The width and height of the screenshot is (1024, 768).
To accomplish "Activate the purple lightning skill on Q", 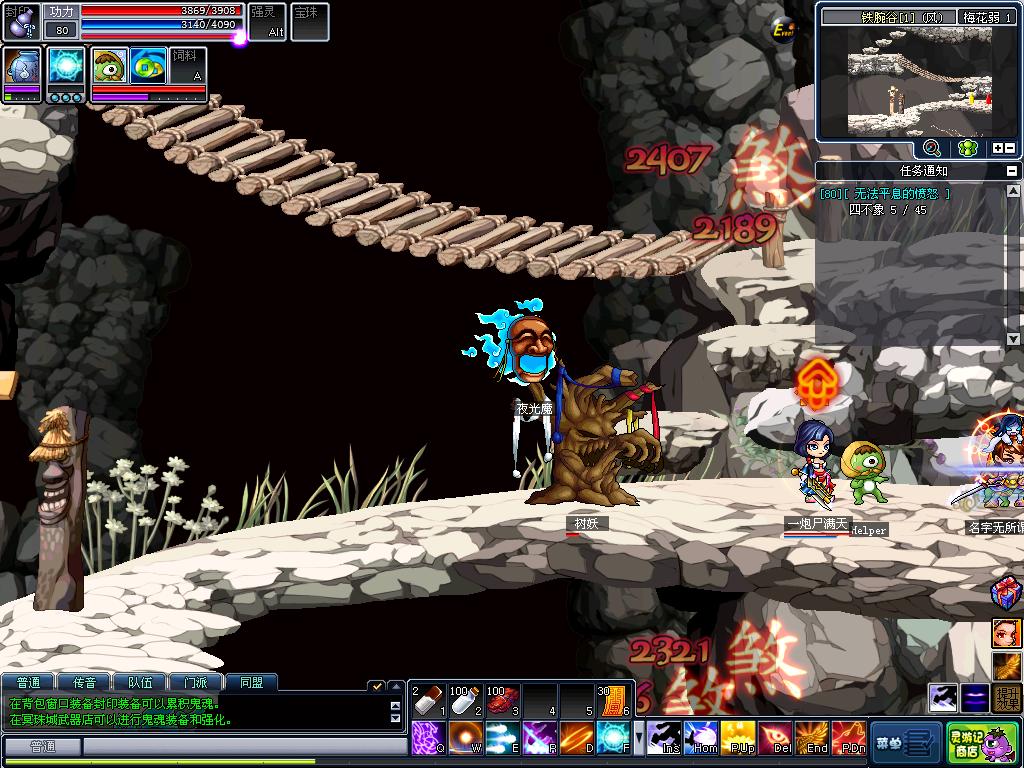I will (429, 738).
